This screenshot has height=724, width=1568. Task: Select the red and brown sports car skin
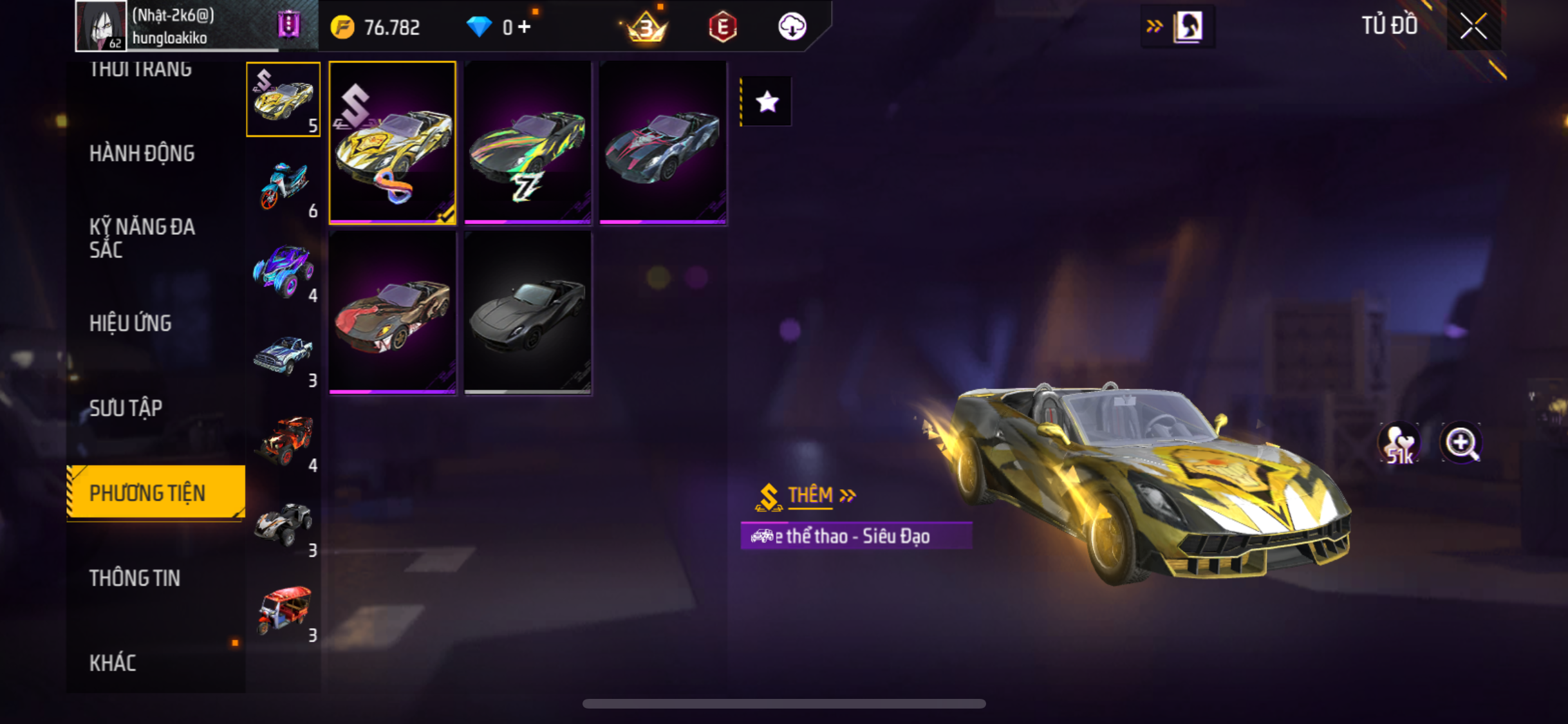click(392, 313)
